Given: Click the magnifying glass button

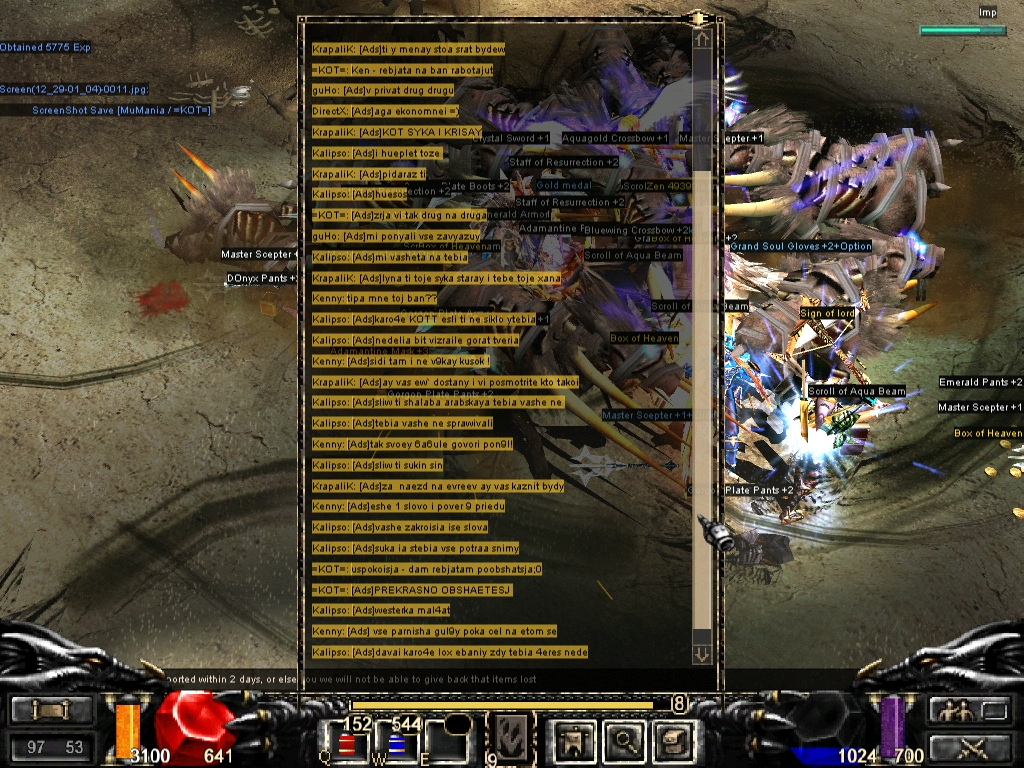Looking at the screenshot, I should tap(624, 741).
